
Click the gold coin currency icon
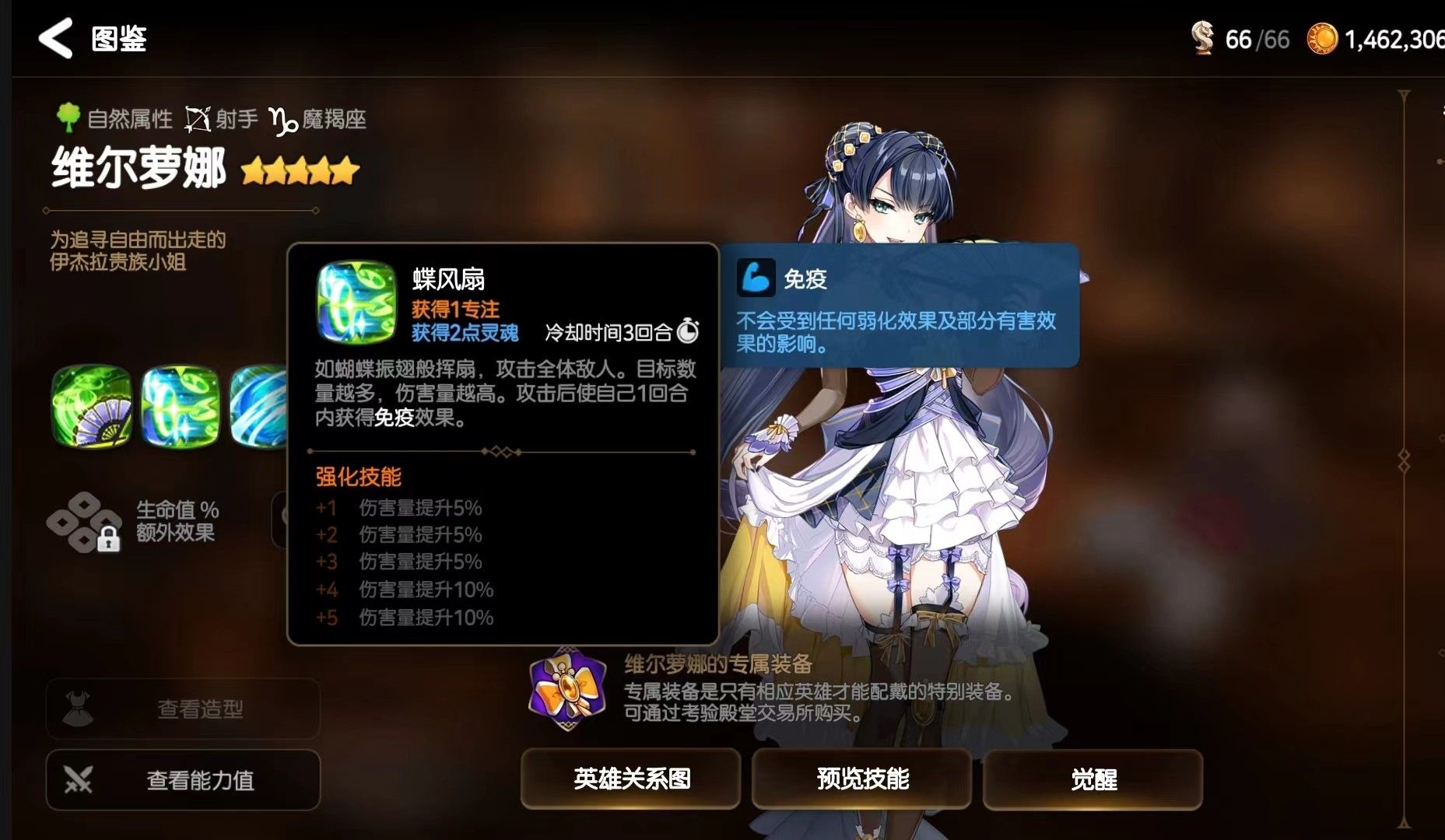1323,37
